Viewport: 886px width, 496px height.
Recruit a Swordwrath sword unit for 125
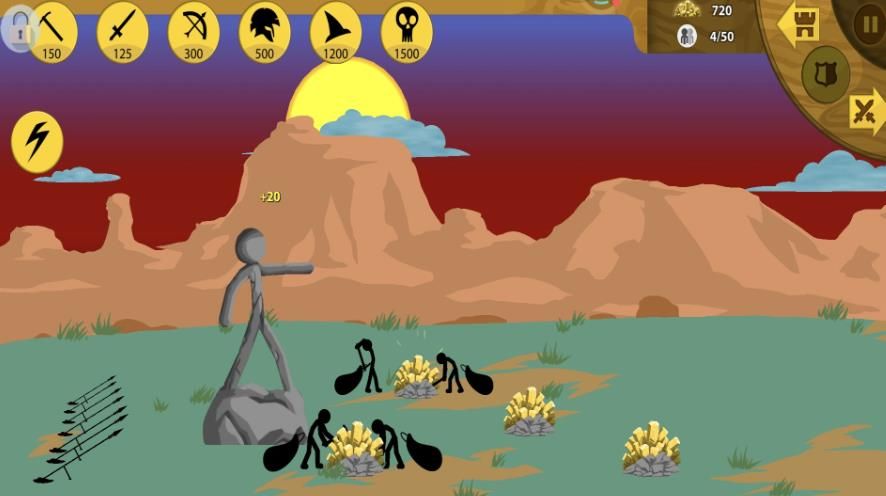(122, 30)
